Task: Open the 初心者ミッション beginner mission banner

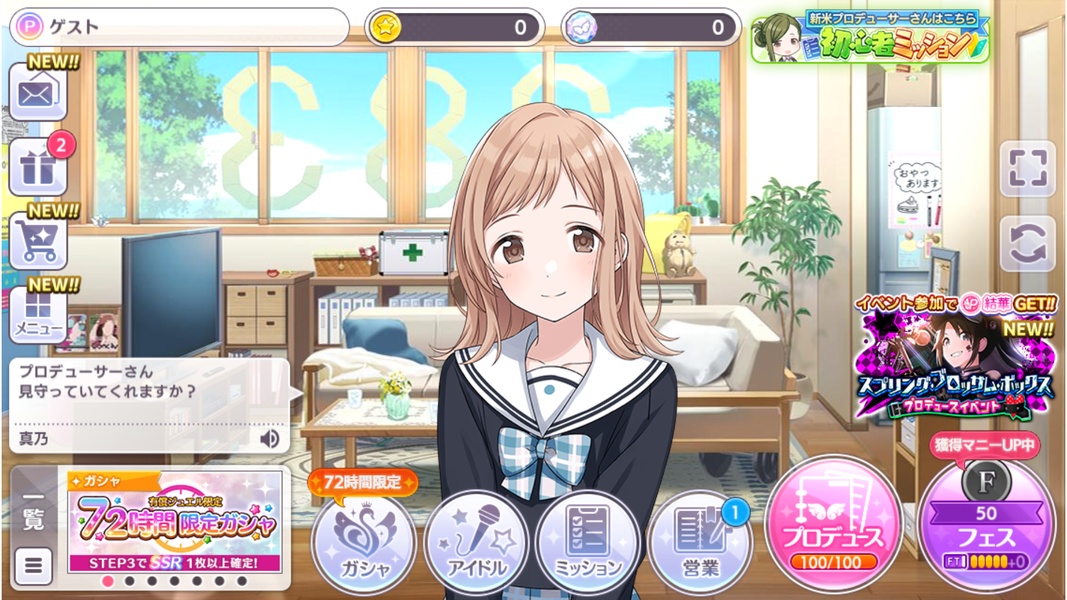Action: click(x=870, y=38)
